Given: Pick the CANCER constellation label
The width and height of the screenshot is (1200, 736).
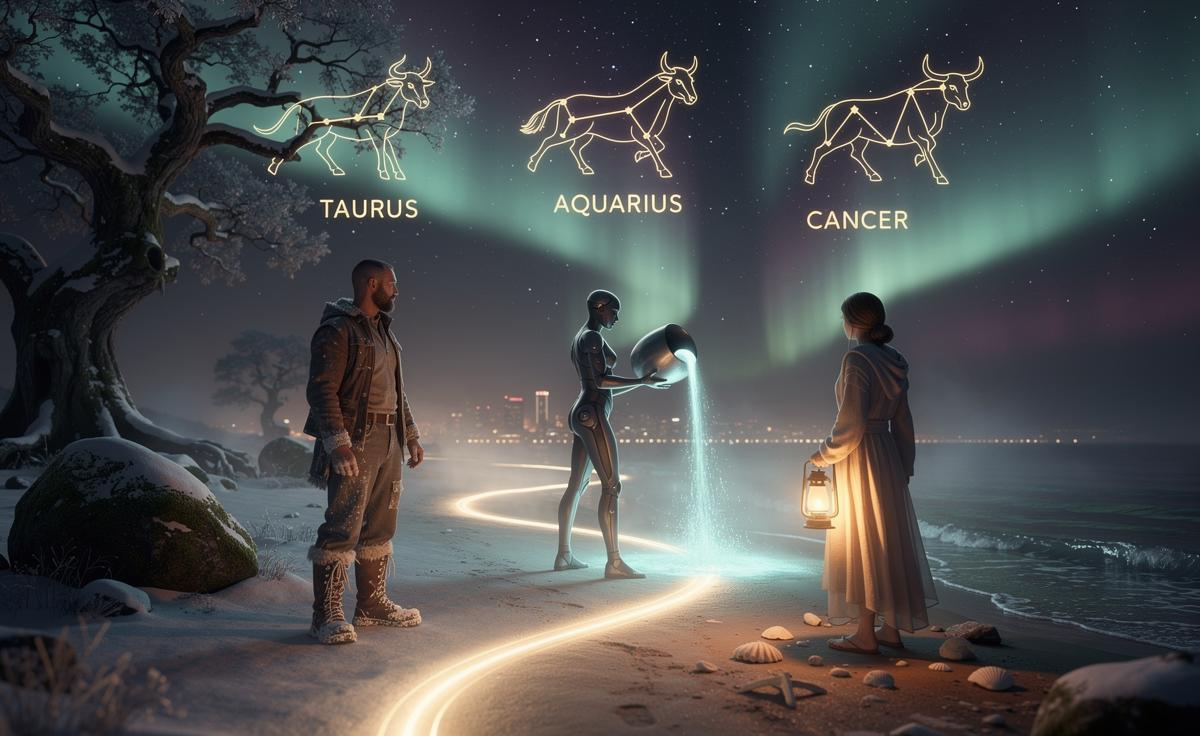Looking at the screenshot, I should click(x=857, y=220).
